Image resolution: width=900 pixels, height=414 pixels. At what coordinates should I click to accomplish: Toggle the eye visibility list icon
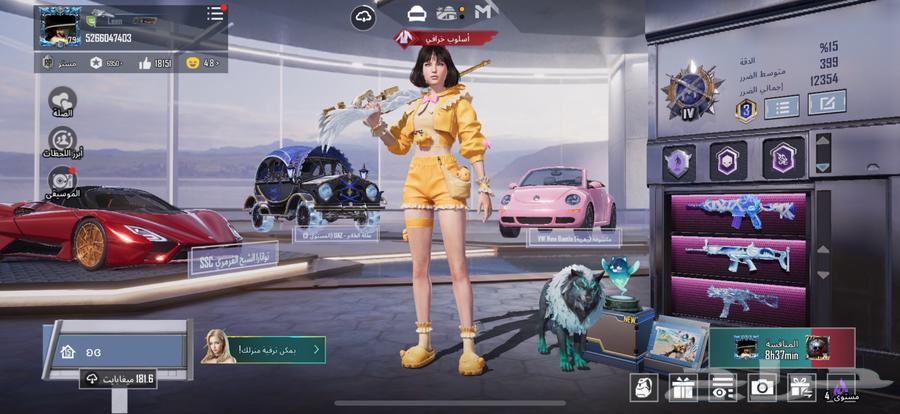coord(722,387)
